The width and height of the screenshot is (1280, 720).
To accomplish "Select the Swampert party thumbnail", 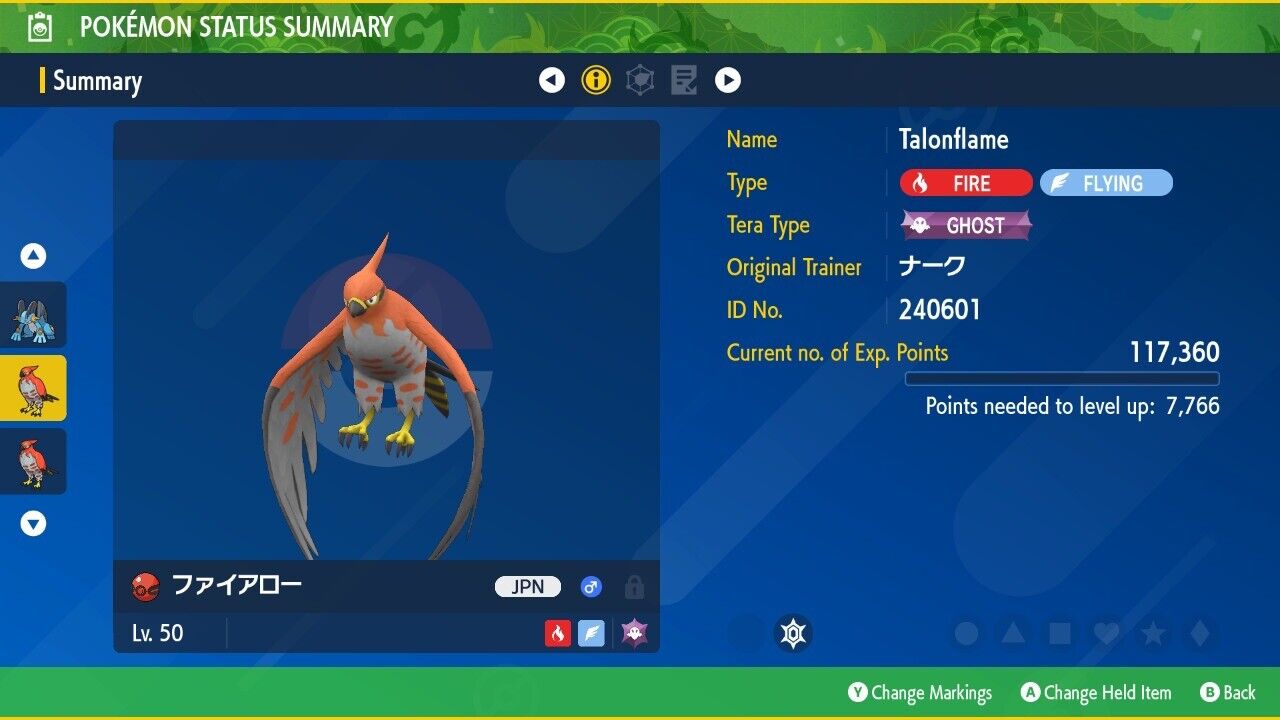I will [34, 315].
